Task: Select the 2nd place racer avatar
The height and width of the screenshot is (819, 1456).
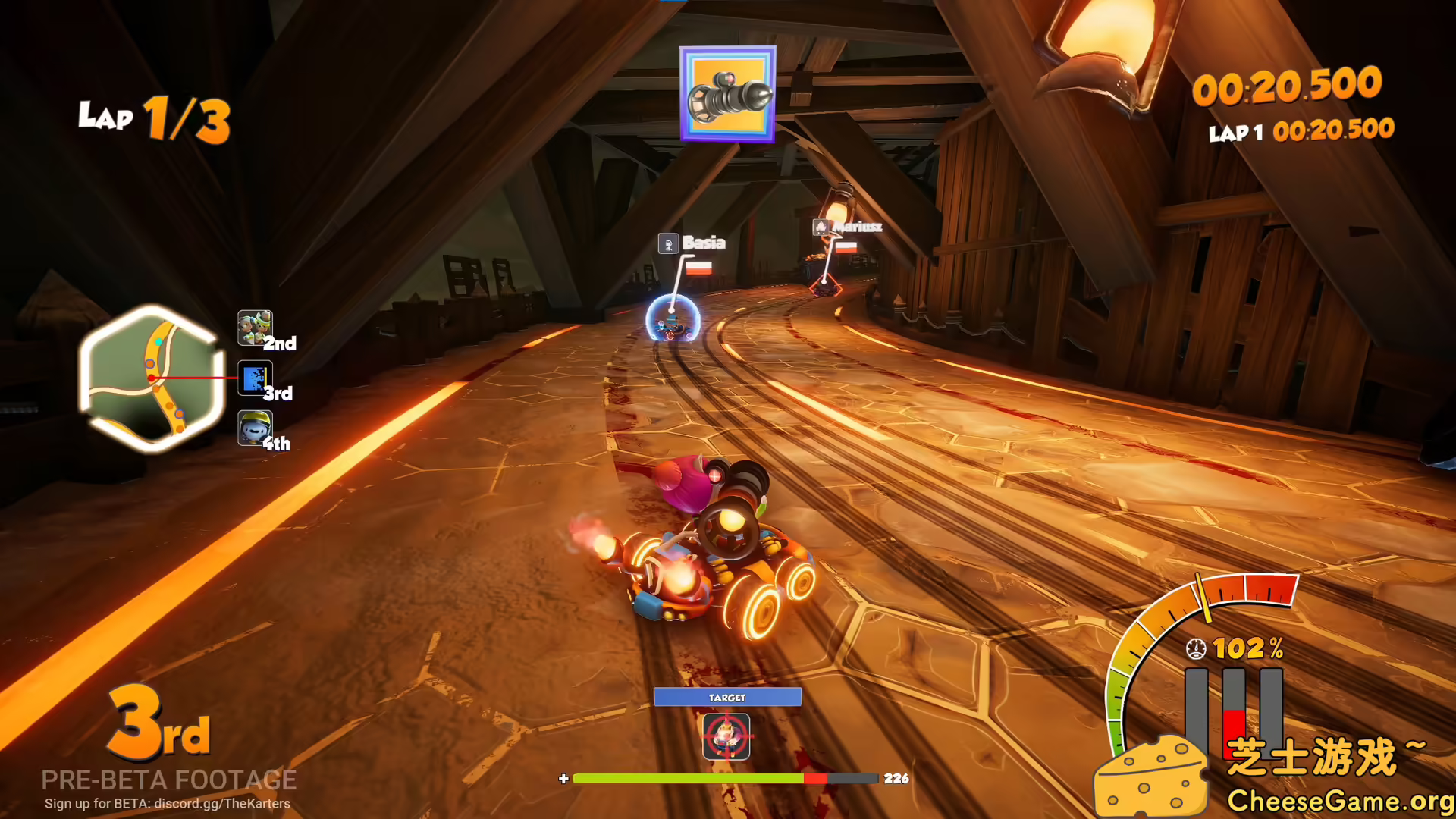Action: [x=256, y=328]
